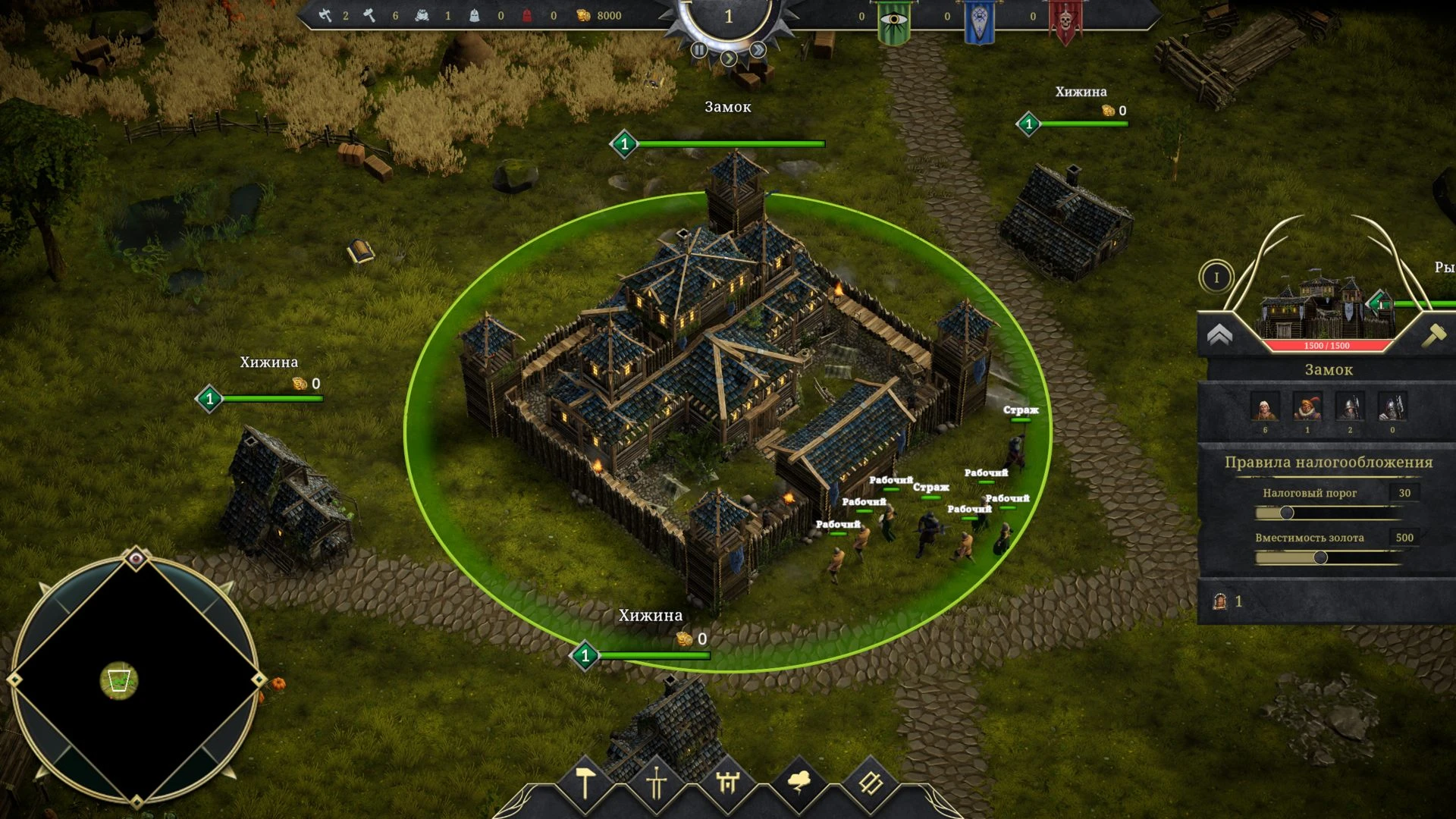Viewport: 1456px width, 819px height.
Task: Select the tax collector portrait with red hat
Action: pyautogui.click(x=1307, y=408)
